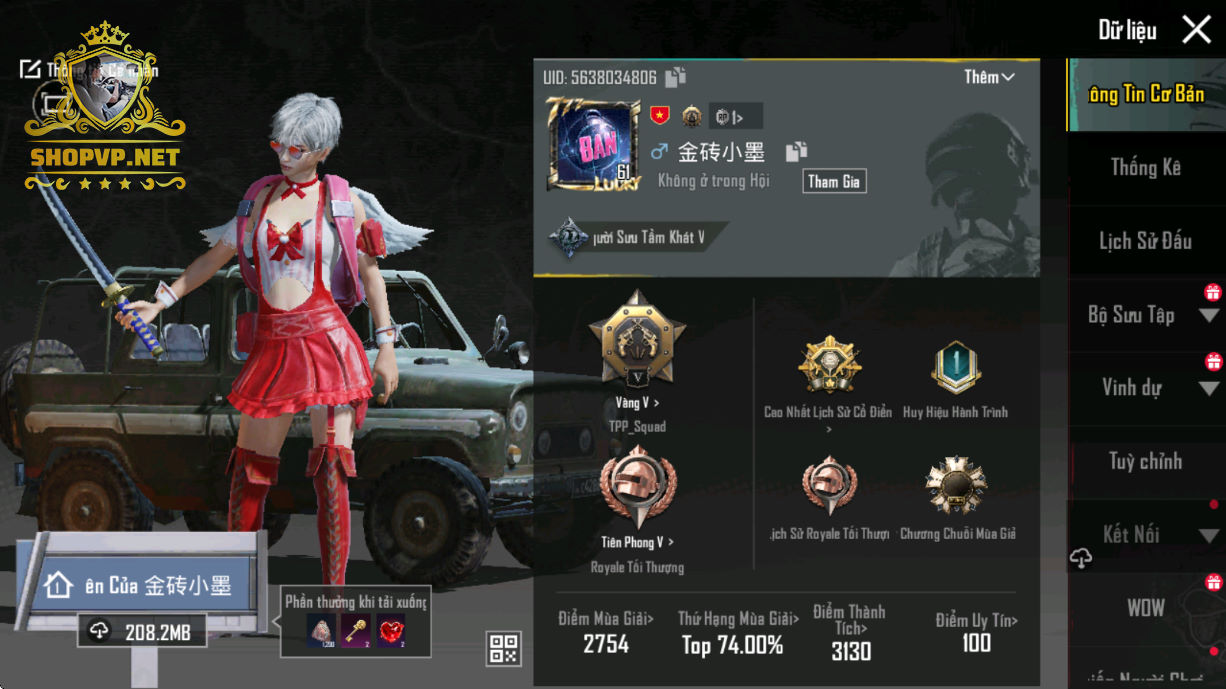The height and width of the screenshot is (689, 1226).
Task: Open the player avatar frame
Action: [x=593, y=145]
